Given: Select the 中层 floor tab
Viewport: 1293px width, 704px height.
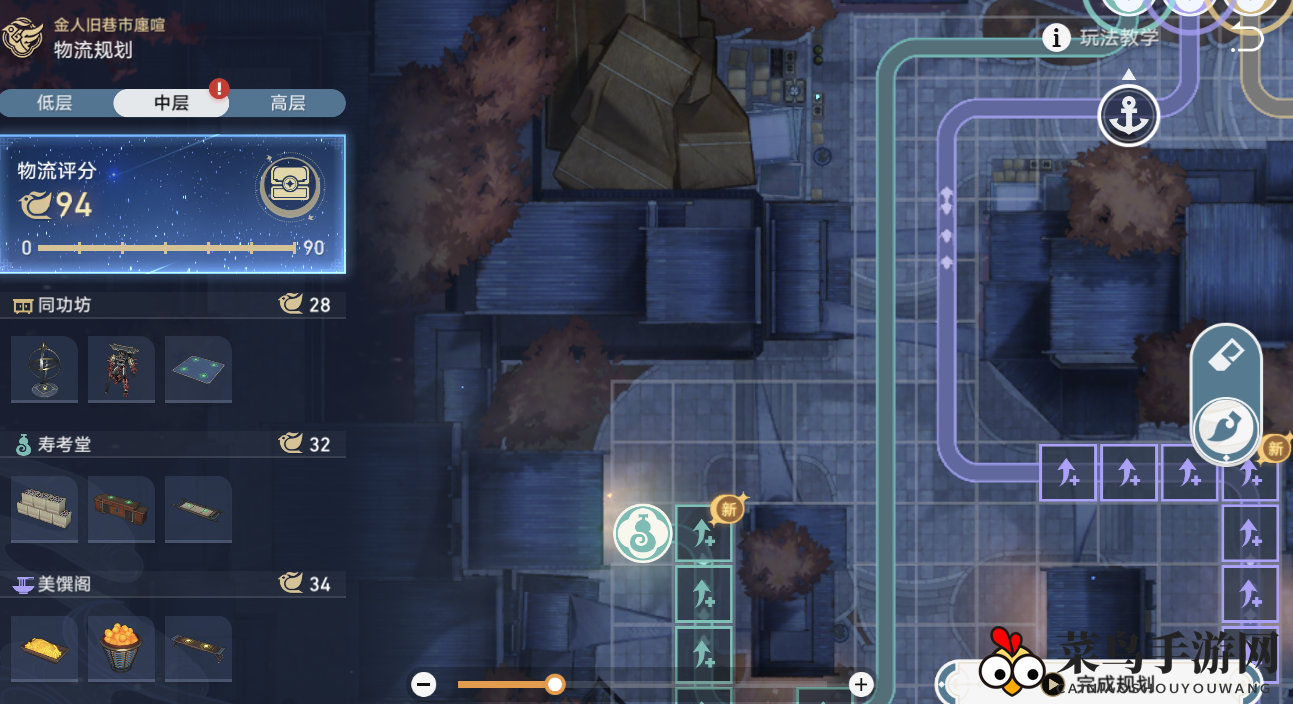Looking at the screenshot, I should (171, 103).
